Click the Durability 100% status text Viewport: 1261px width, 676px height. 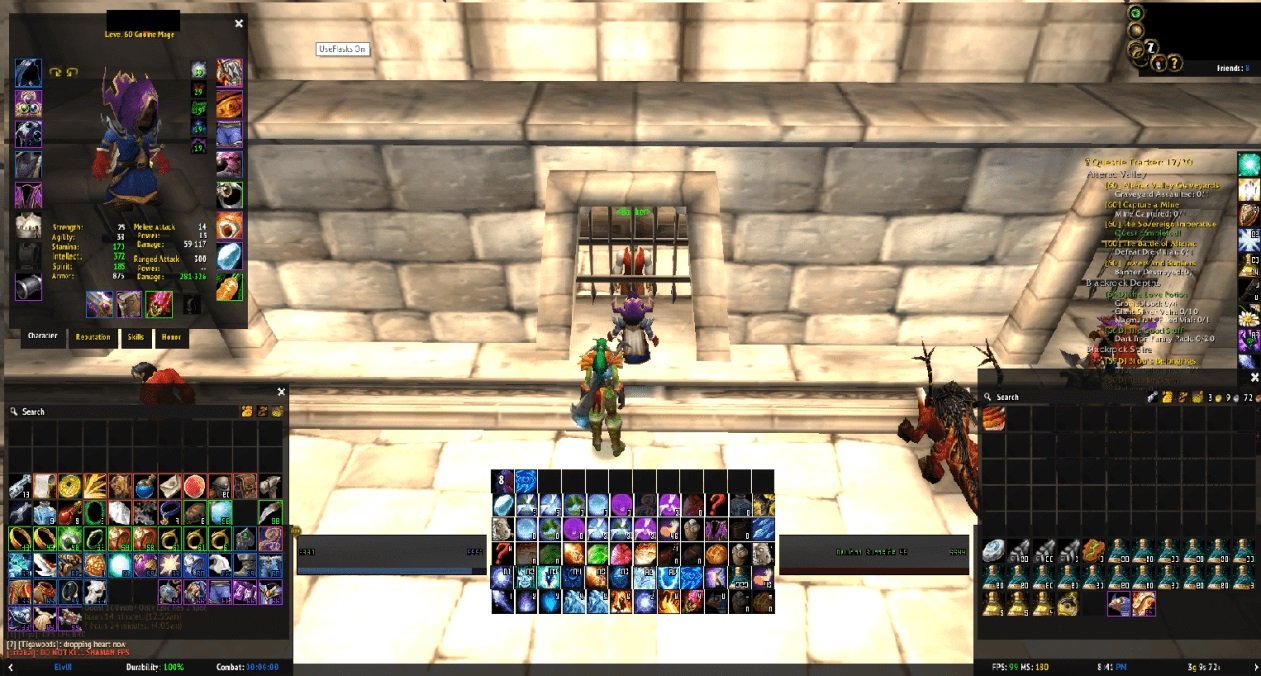tap(155, 667)
